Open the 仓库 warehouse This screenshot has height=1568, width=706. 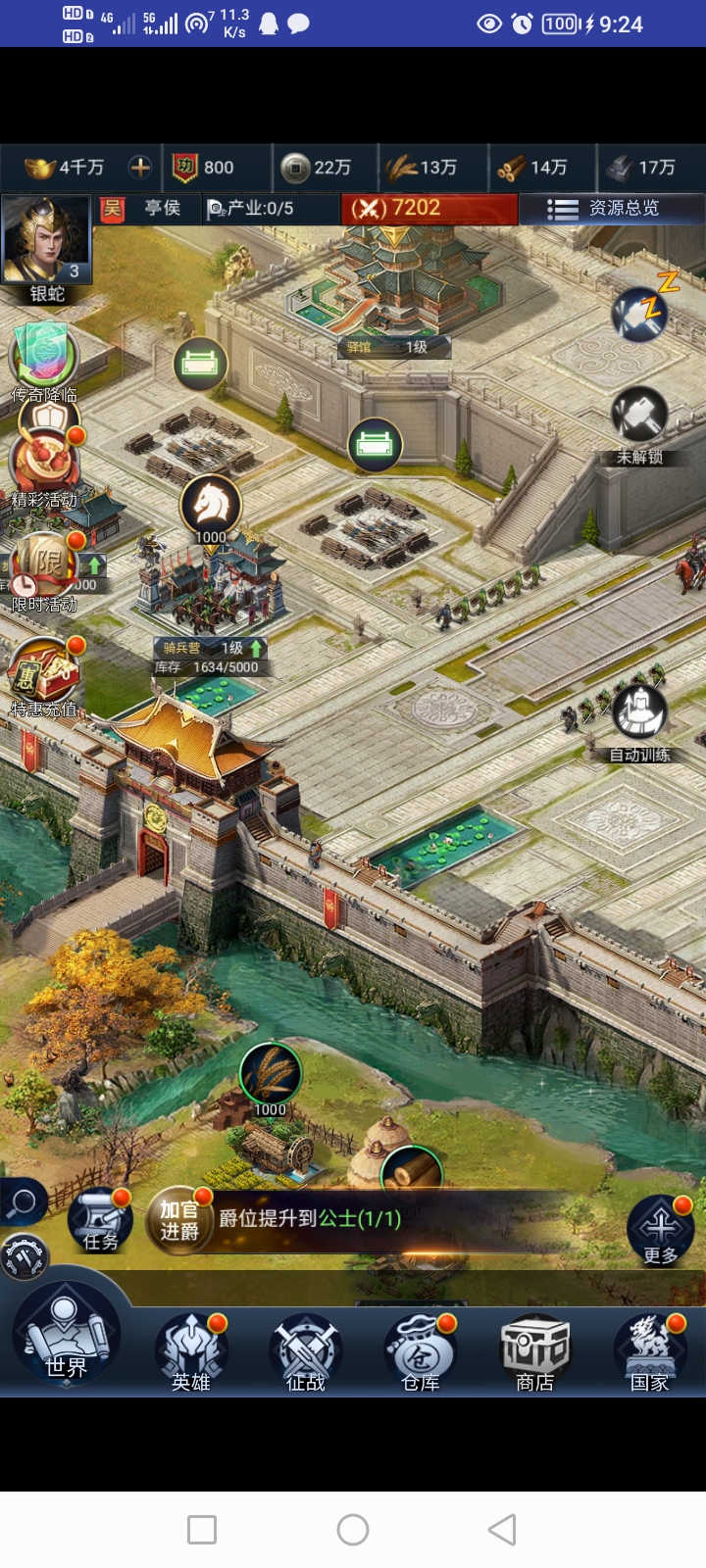click(420, 1352)
